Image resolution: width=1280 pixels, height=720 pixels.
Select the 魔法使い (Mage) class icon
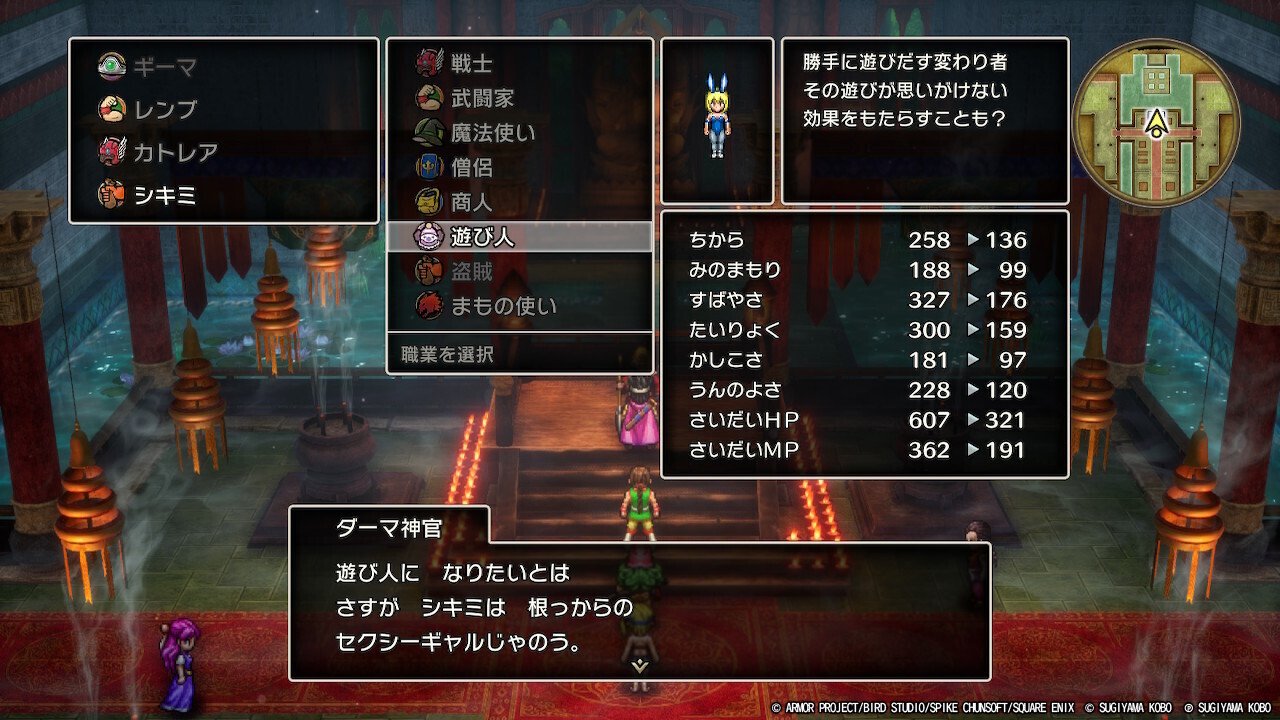tap(428, 131)
